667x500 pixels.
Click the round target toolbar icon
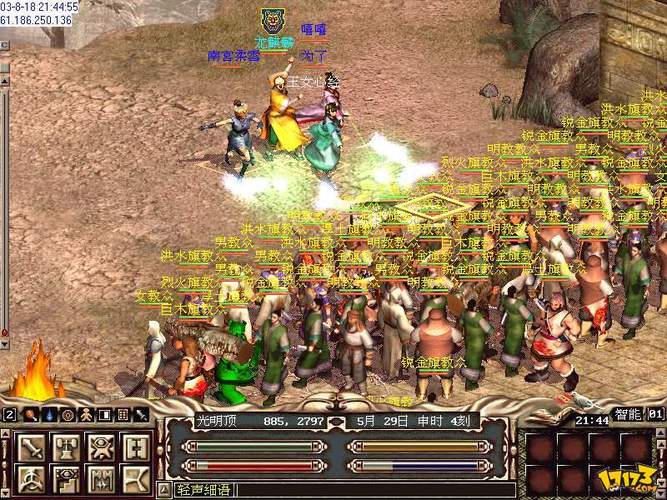tap(67, 414)
